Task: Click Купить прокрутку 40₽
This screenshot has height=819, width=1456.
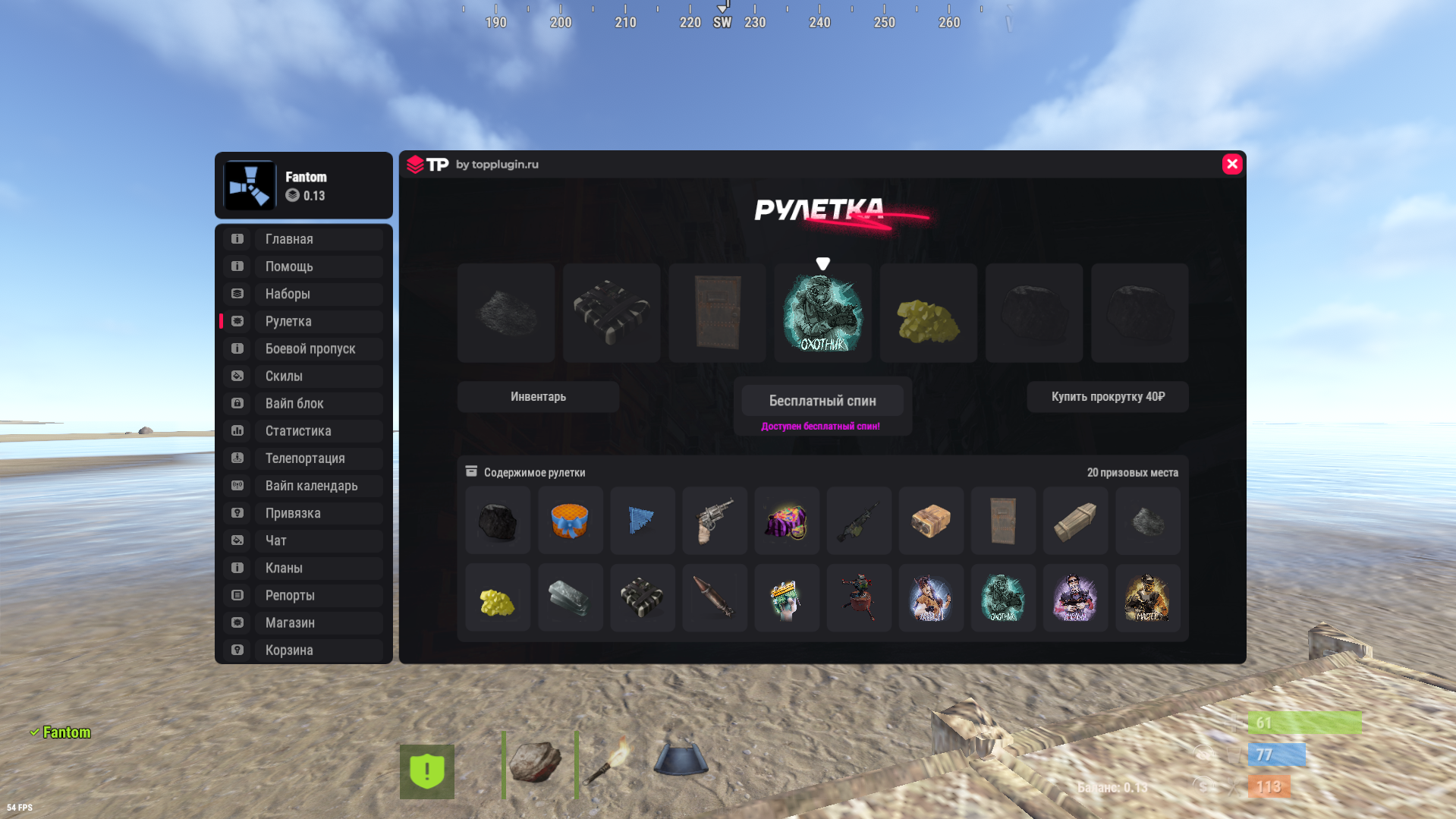Action: point(1107,396)
